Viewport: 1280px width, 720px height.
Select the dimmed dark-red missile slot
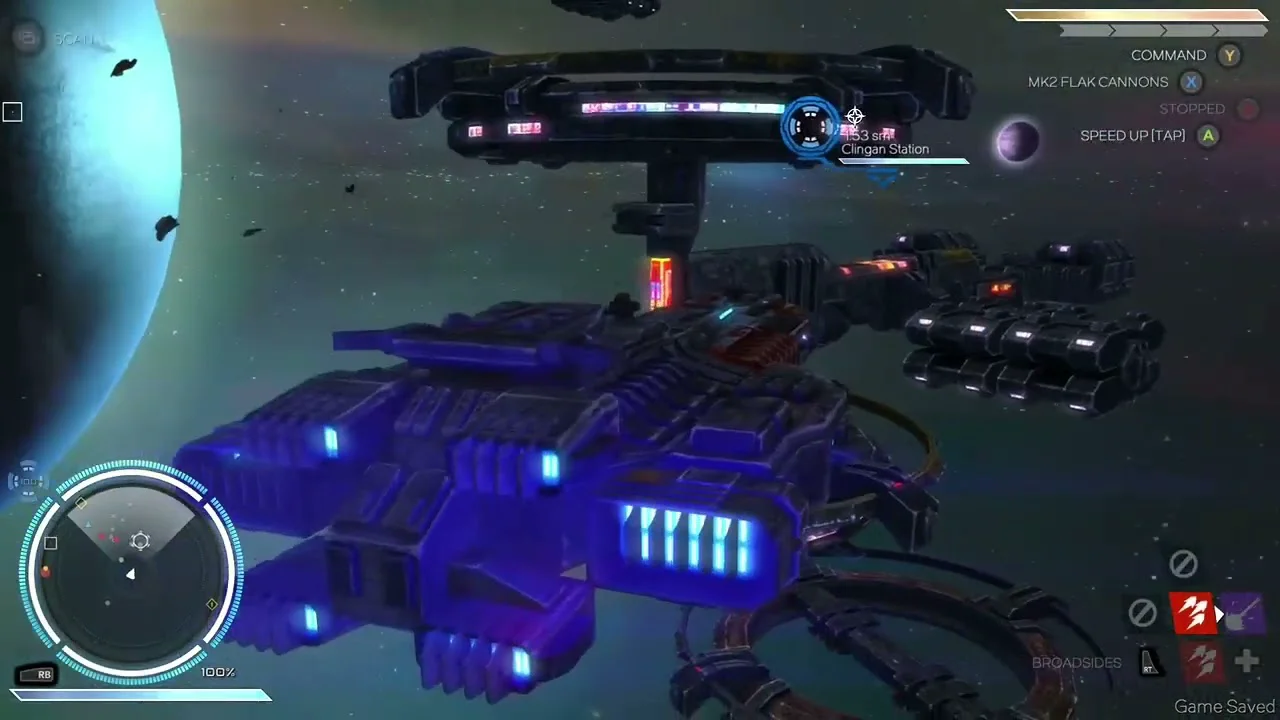pos(1203,661)
